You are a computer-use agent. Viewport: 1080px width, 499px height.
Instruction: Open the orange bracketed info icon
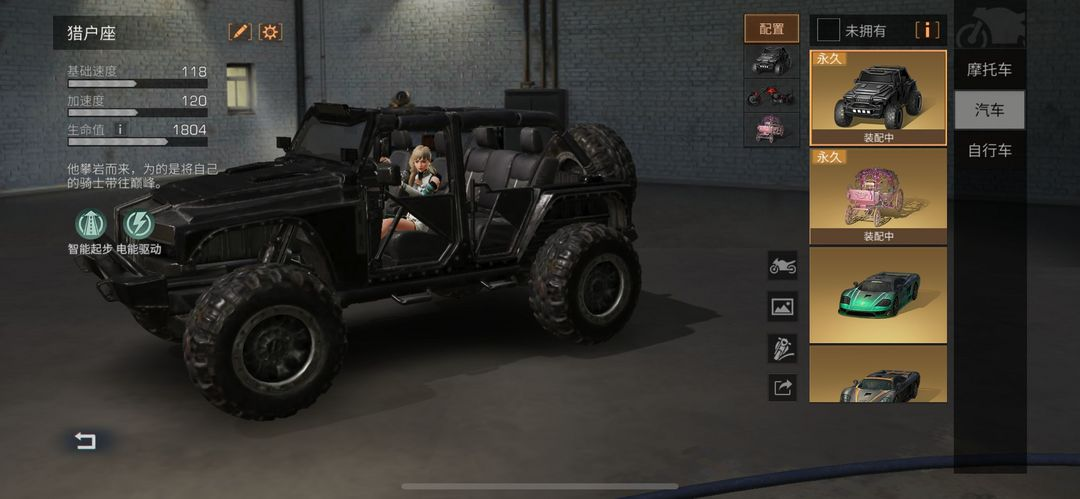pos(927,30)
